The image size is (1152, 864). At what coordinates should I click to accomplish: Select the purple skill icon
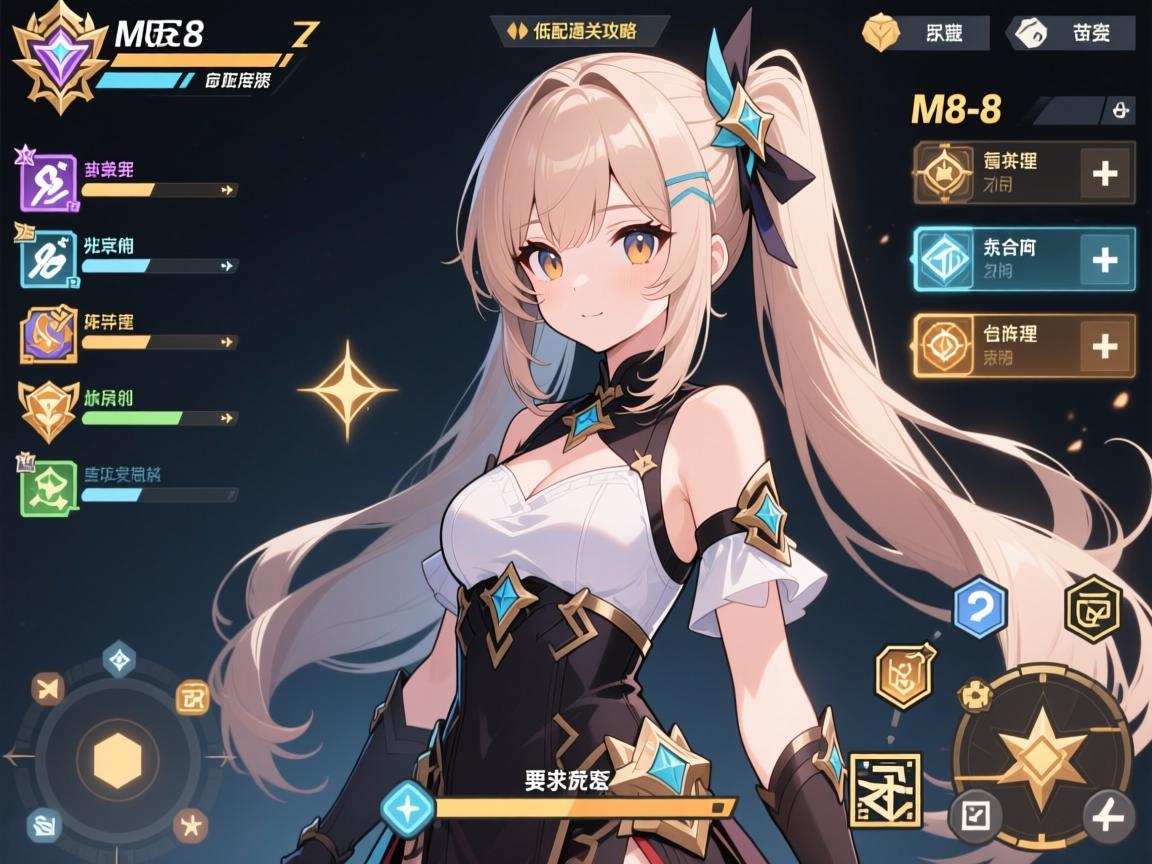(x=47, y=183)
